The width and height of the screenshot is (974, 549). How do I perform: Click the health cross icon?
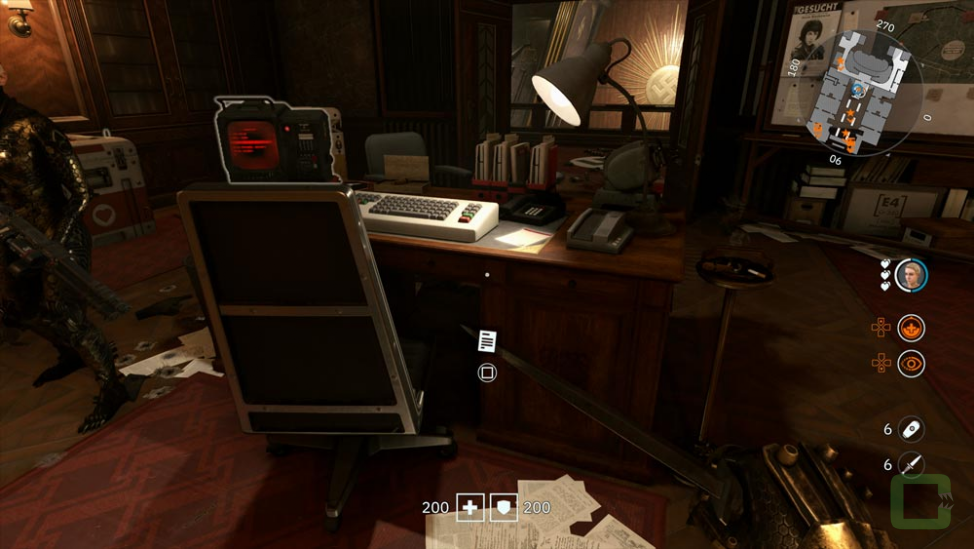click(x=470, y=508)
